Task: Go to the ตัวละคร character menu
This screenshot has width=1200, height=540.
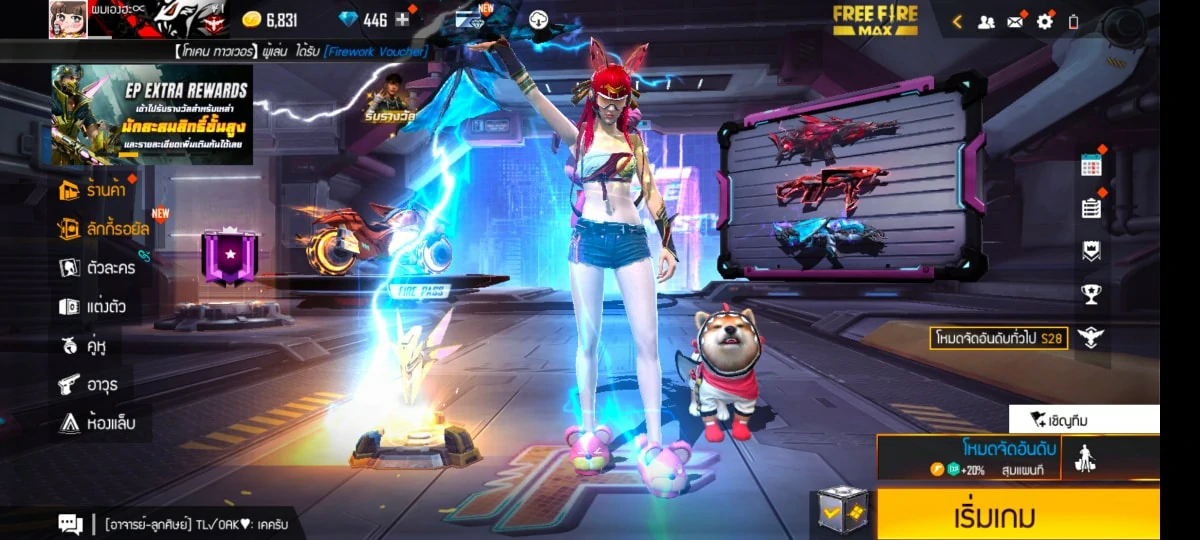Action: pos(98,267)
